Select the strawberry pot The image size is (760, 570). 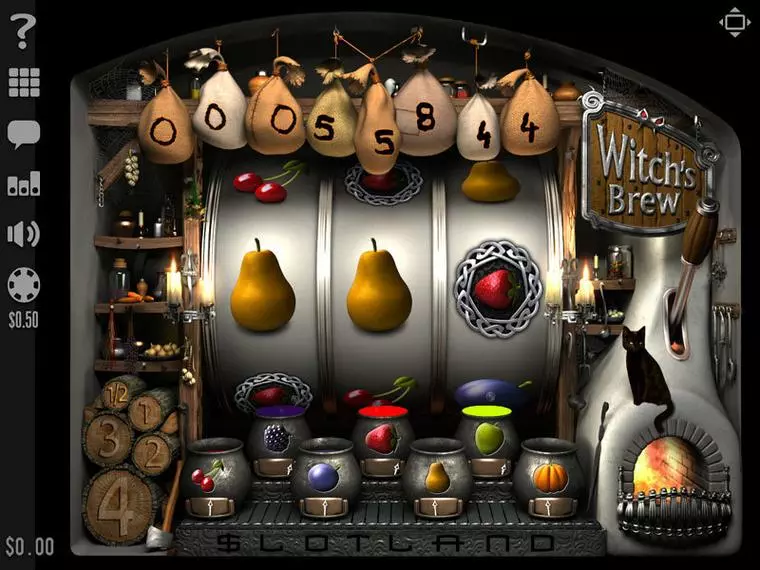(x=382, y=438)
